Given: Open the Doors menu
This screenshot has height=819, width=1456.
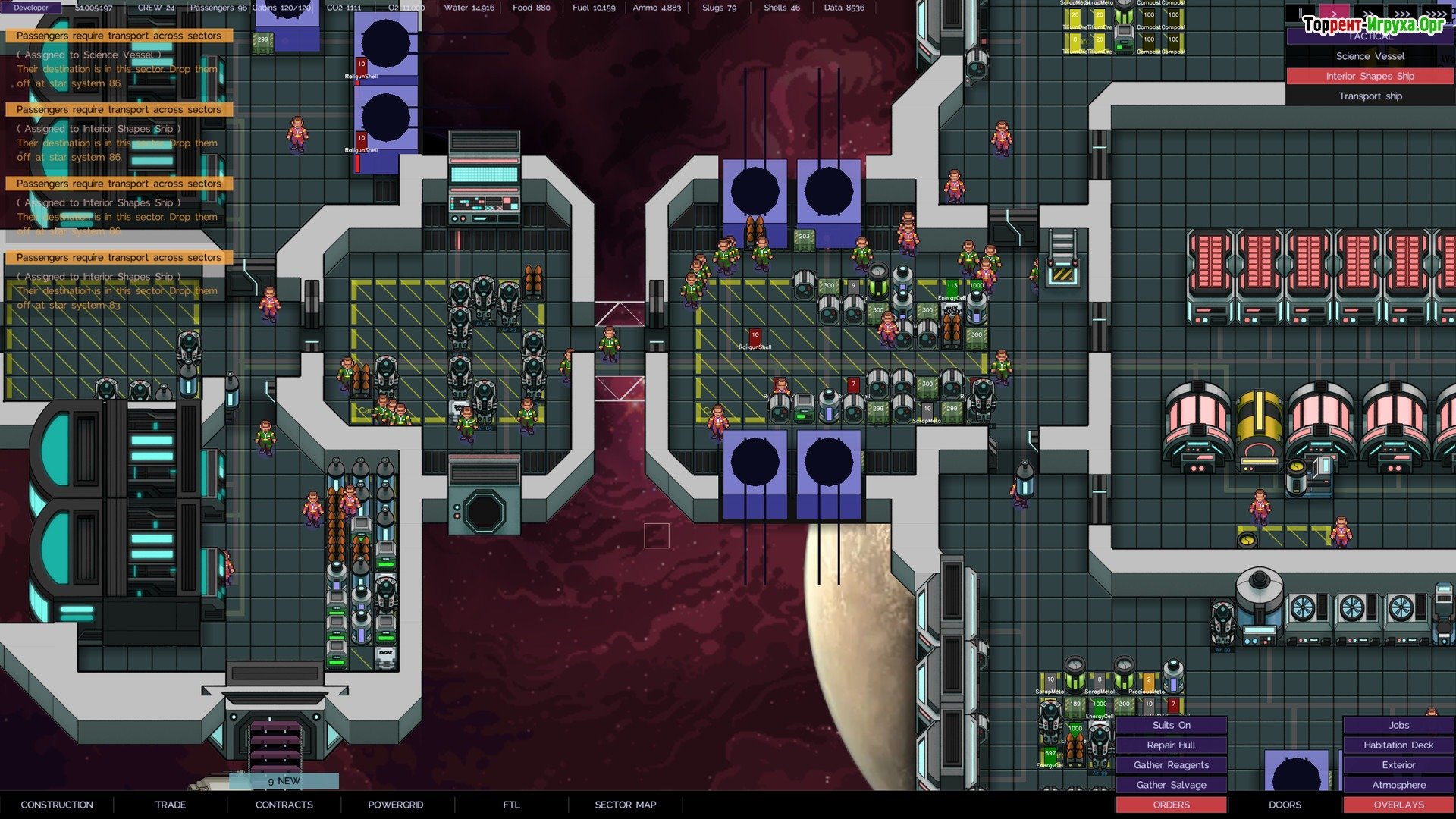Looking at the screenshot, I should [x=1285, y=805].
